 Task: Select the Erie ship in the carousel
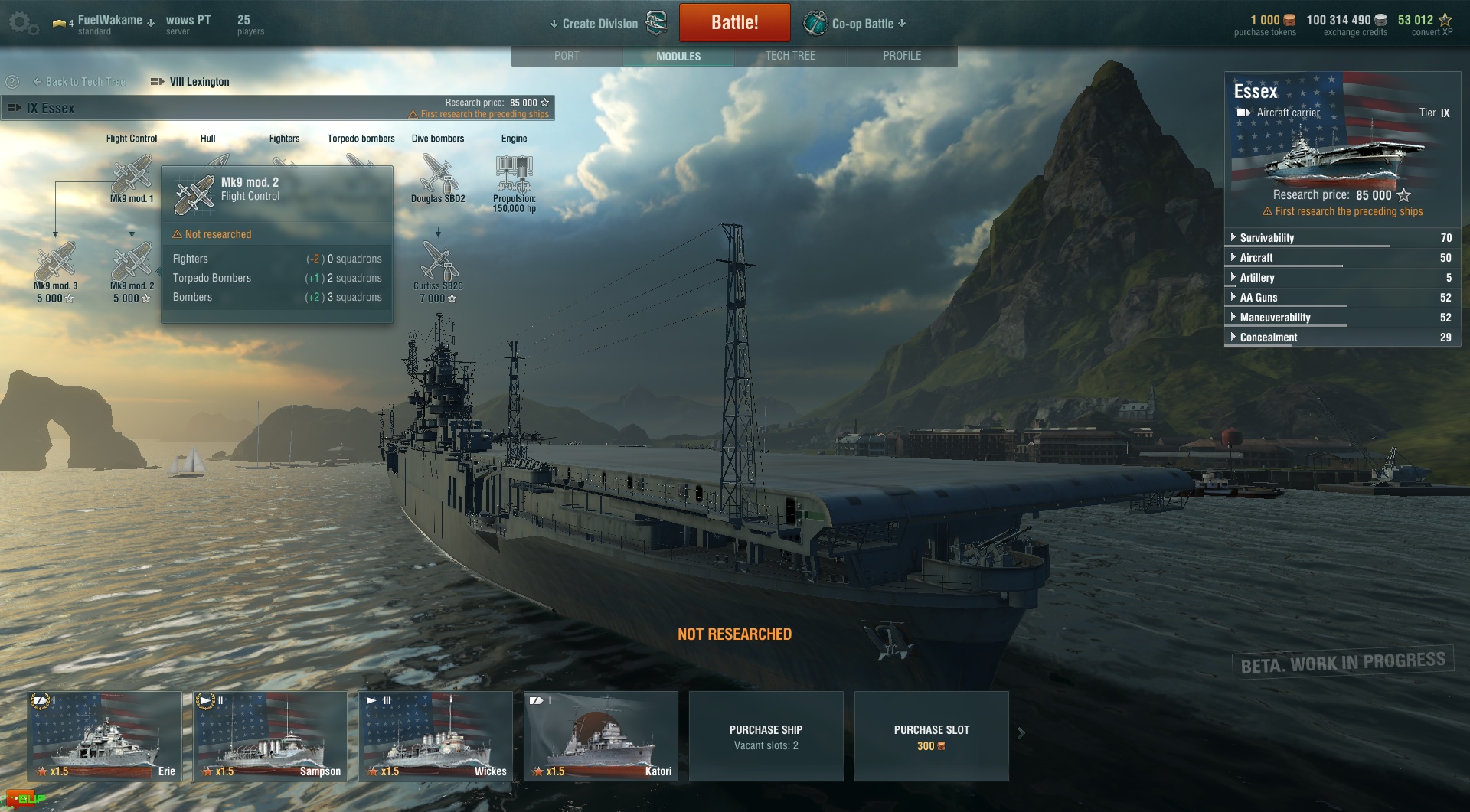tap(105, 735)
